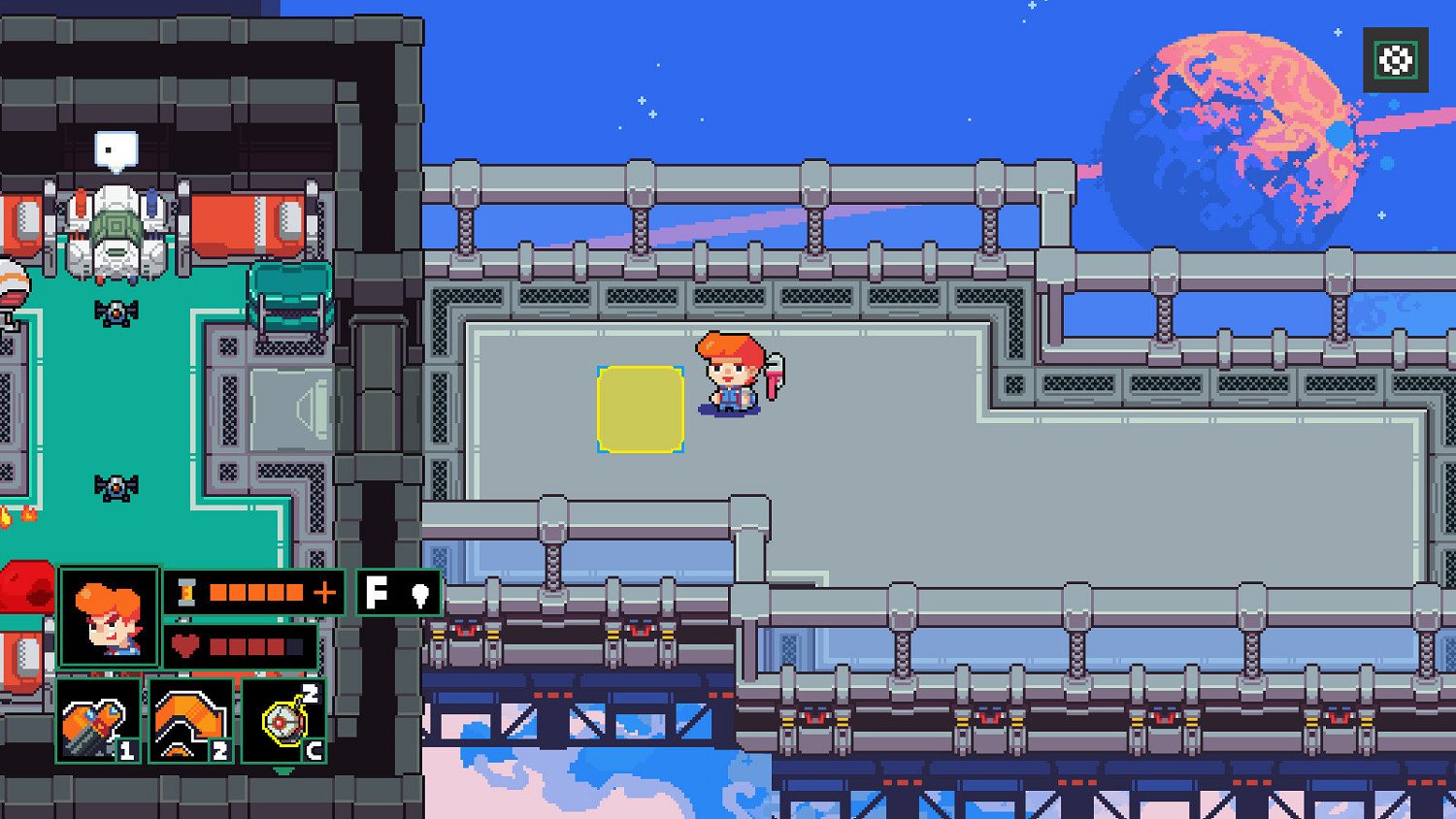Screen dimensions: 1456x819
Task: Expand the green arrow below the item slots
Action: coord(284,769)
